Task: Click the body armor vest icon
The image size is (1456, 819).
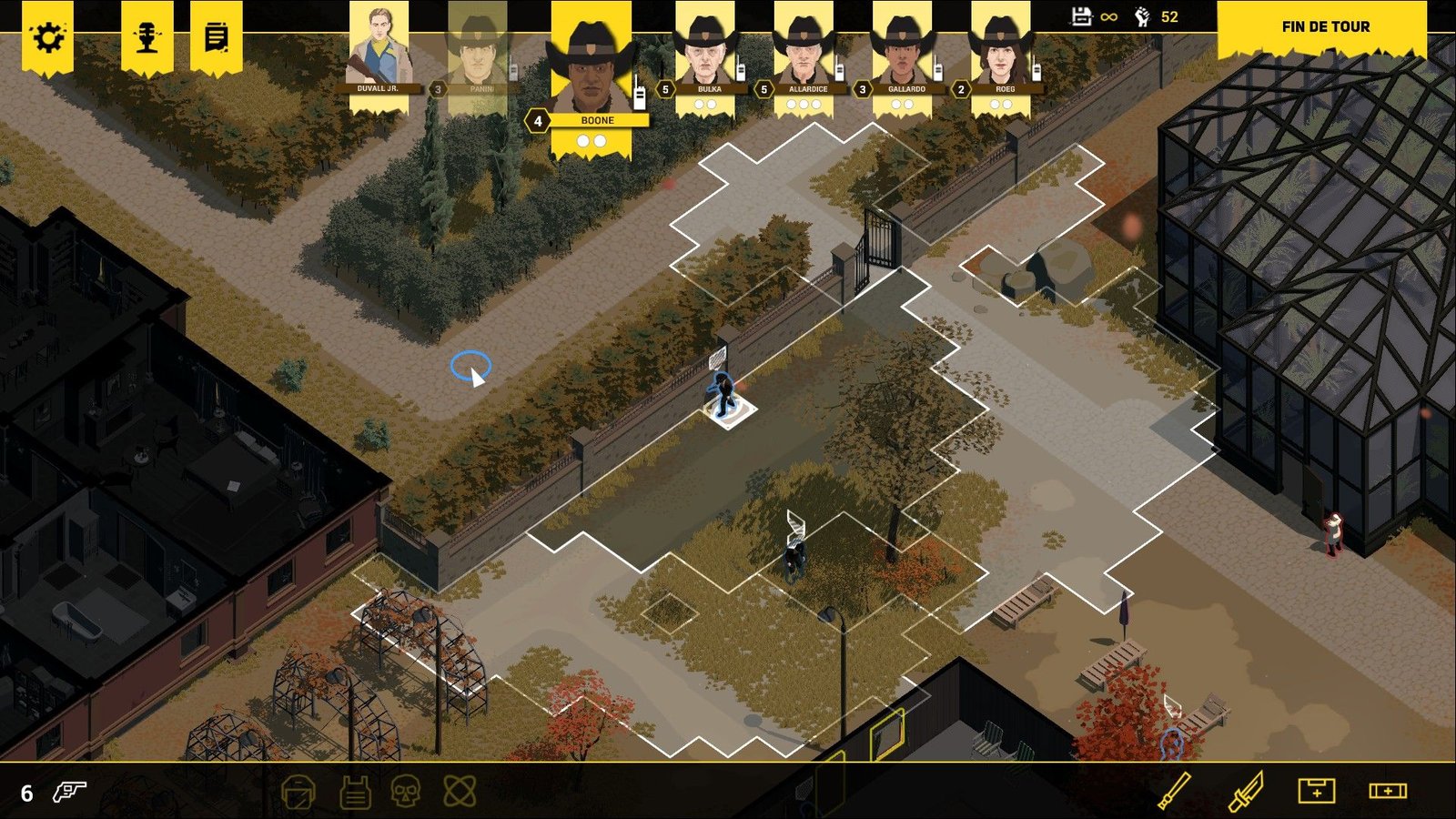Action: [x=355, y=793]
